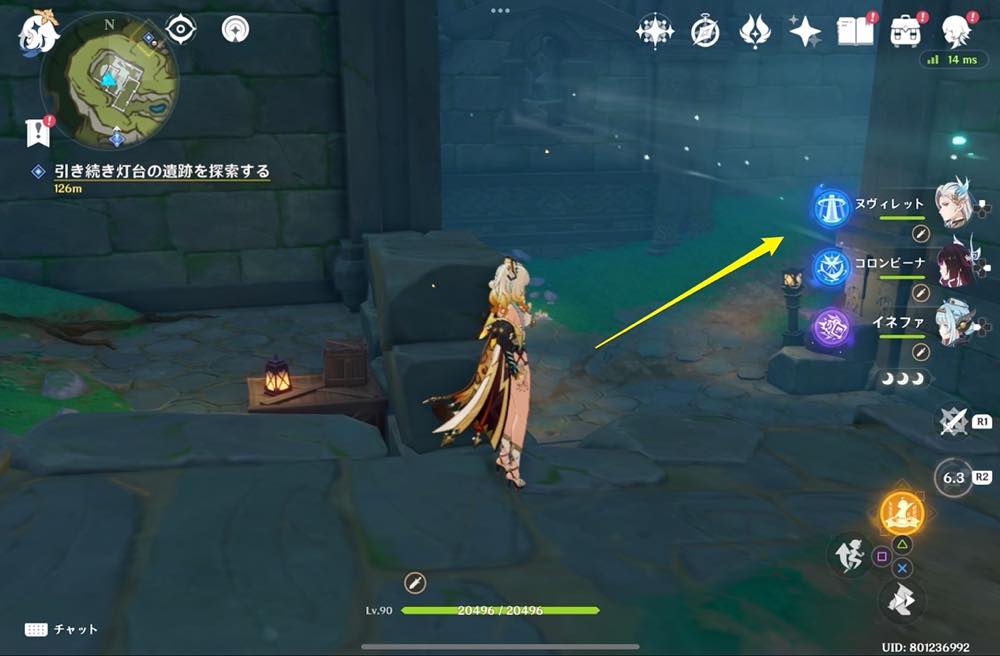
Task: Use the elemental skill with 6.3 cooldown
Action: [x=953, y=477]
